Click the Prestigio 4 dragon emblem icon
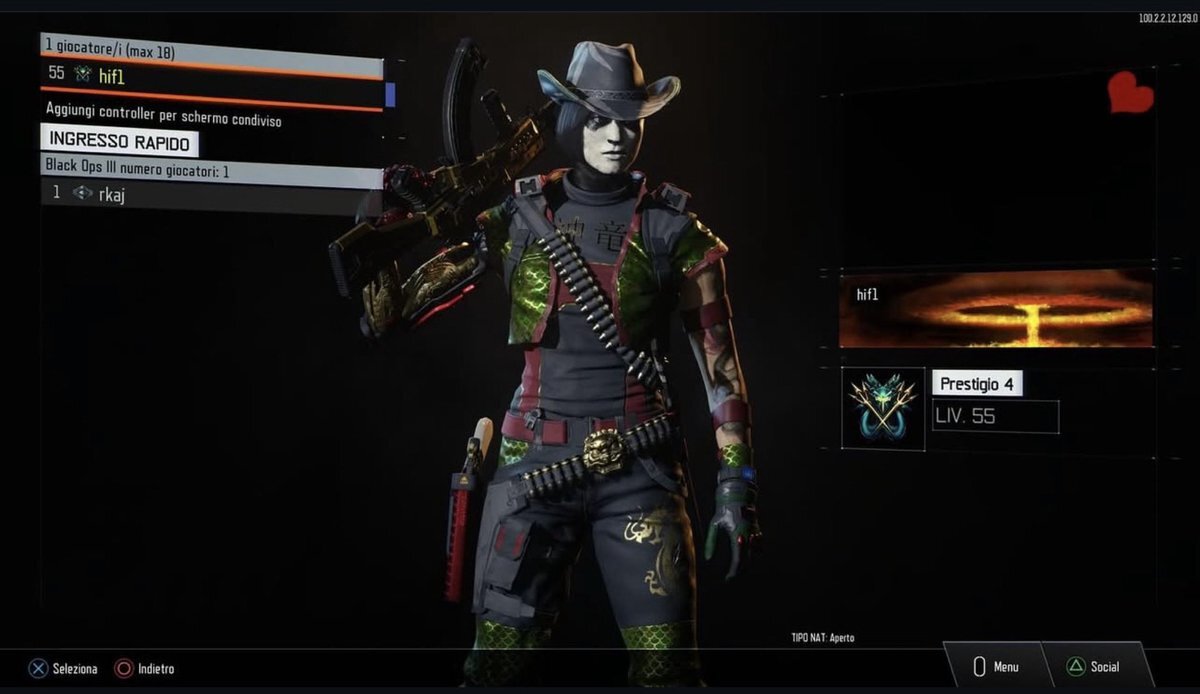Screen dimensions: 1200x694 point(883,408)
